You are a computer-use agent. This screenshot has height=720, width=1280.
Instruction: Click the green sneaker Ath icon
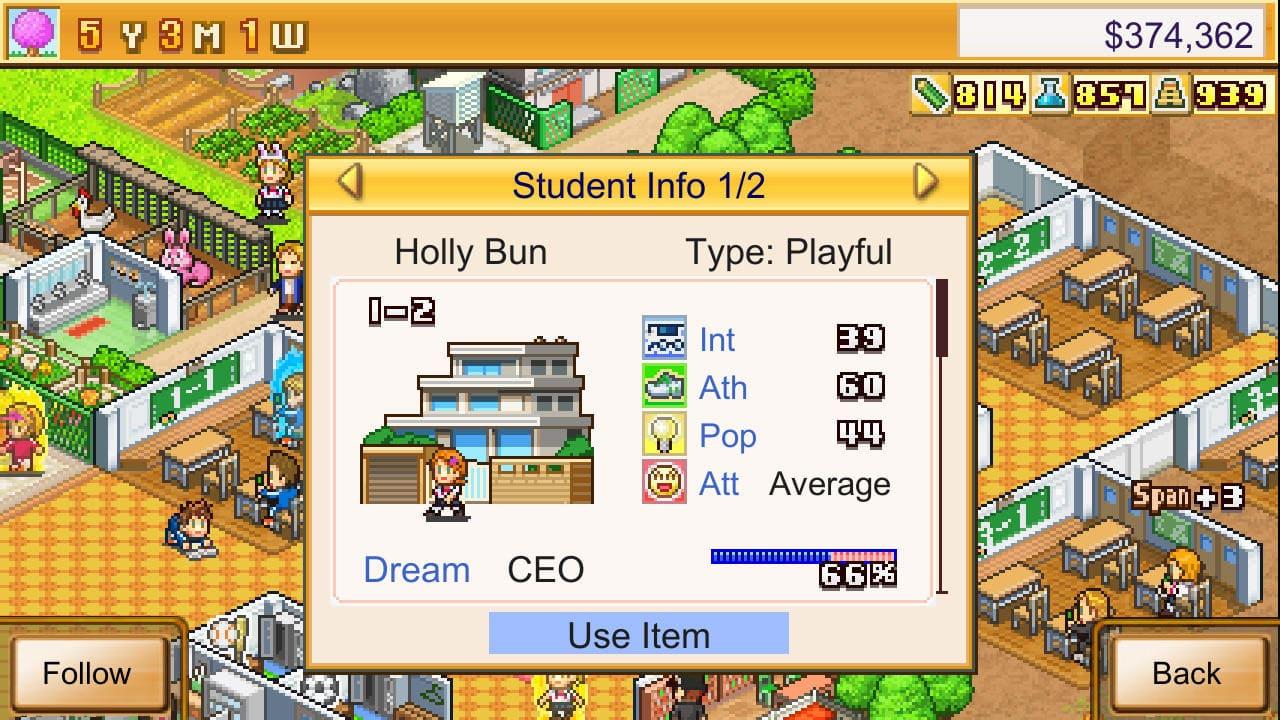click(664, 388)
